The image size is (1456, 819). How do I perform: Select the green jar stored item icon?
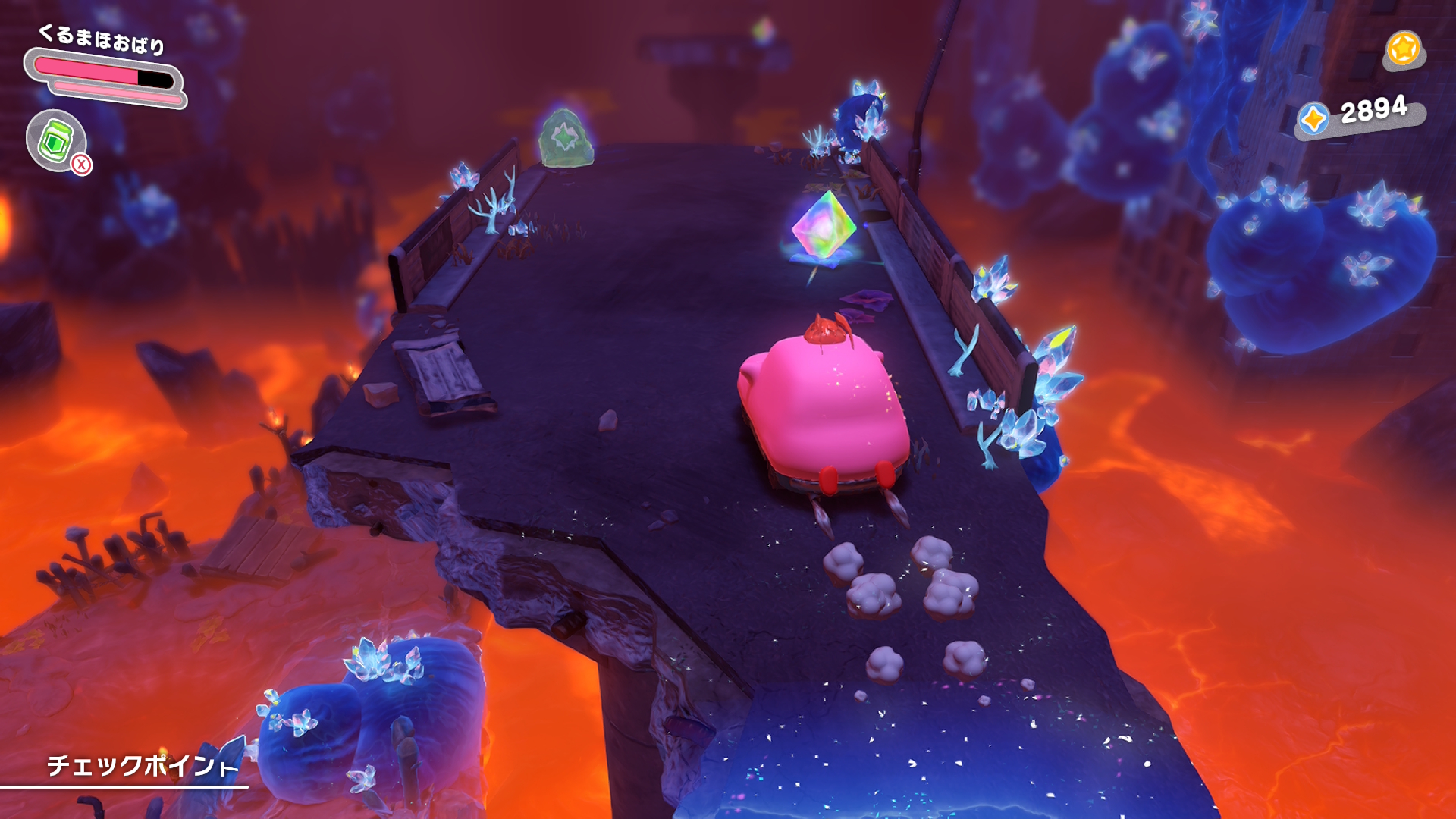click(55, 140)
